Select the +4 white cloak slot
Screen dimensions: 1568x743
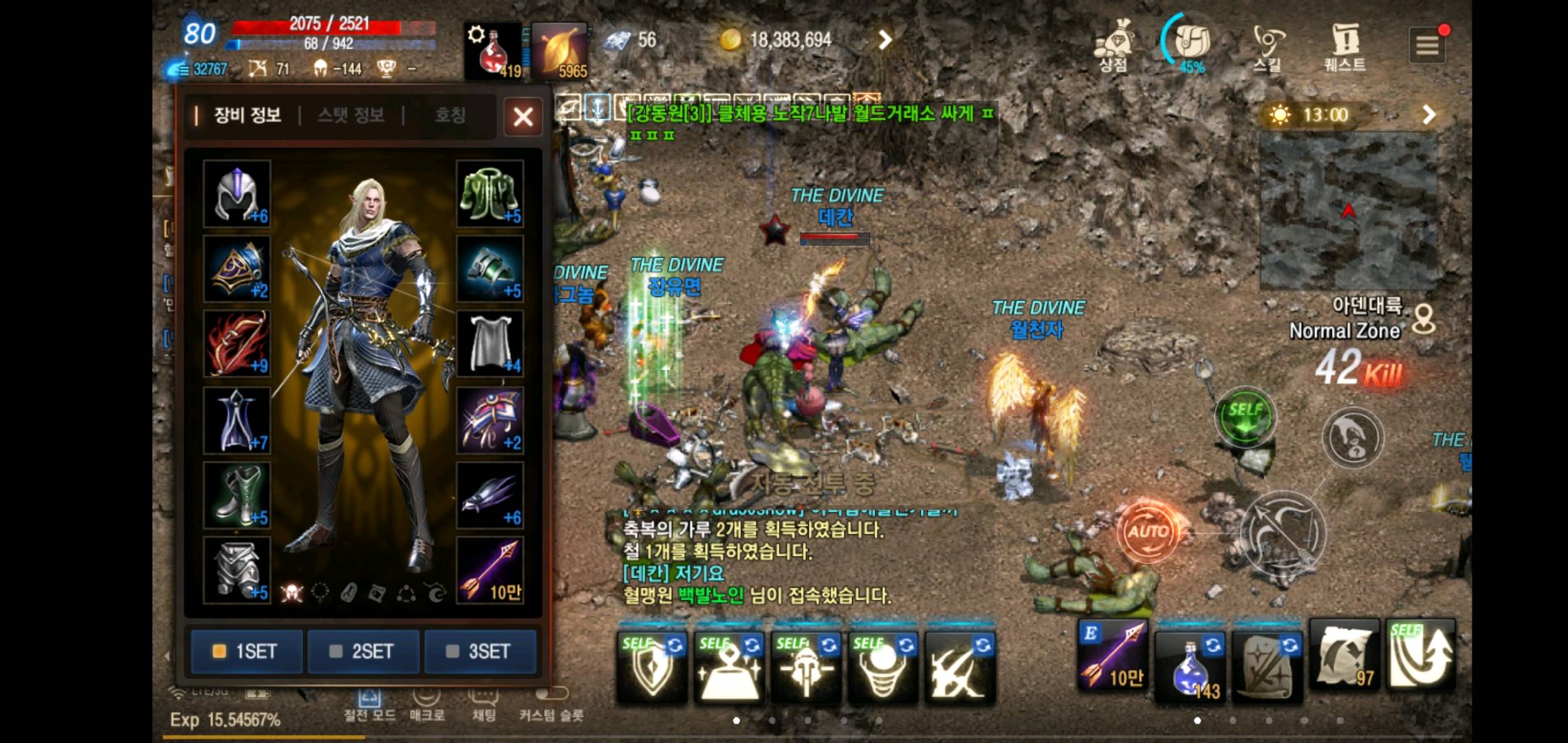(x=490, y=343)
